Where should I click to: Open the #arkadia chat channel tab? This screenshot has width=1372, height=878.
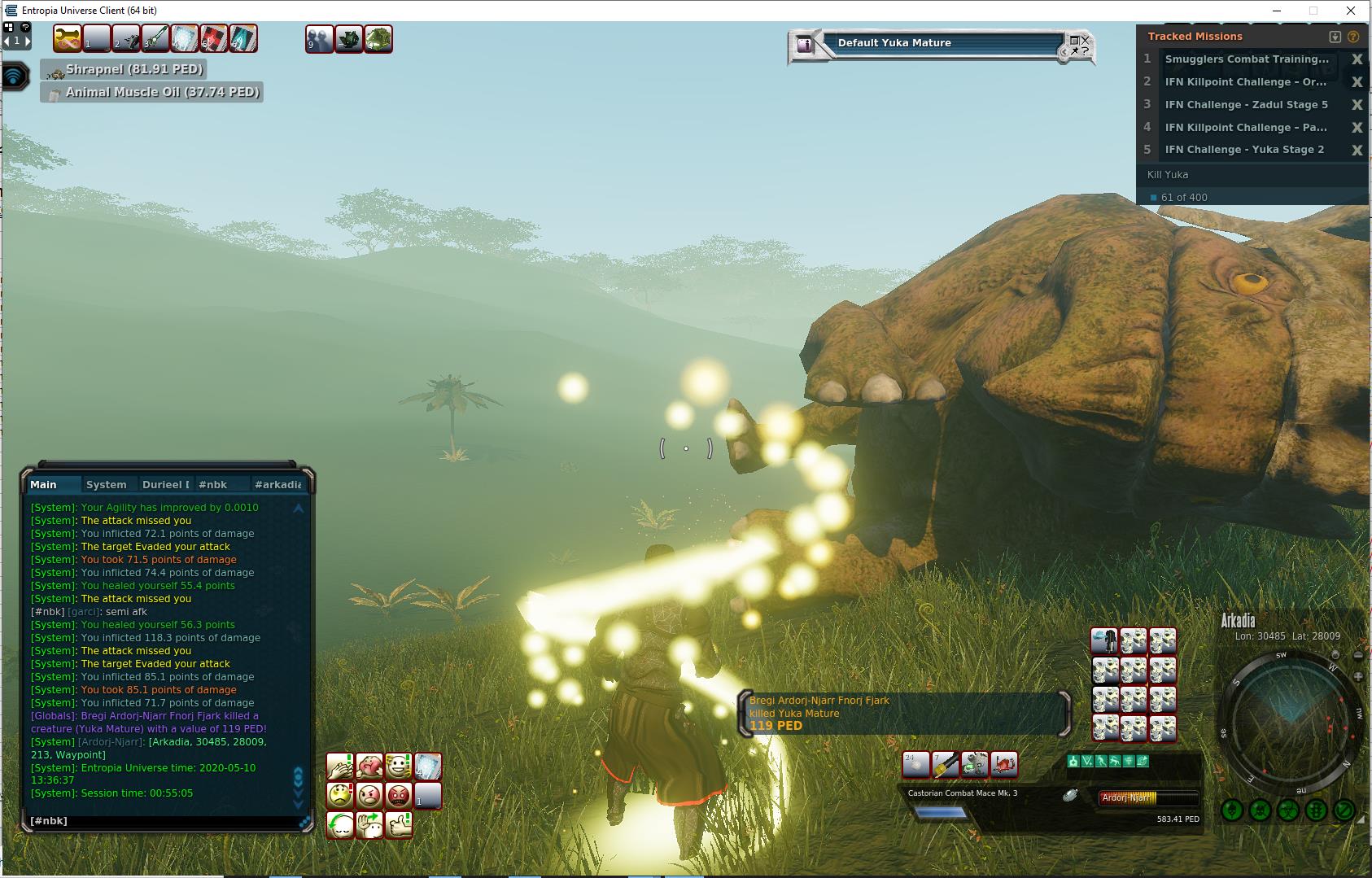pyautogui.click(x=277, y=485)
